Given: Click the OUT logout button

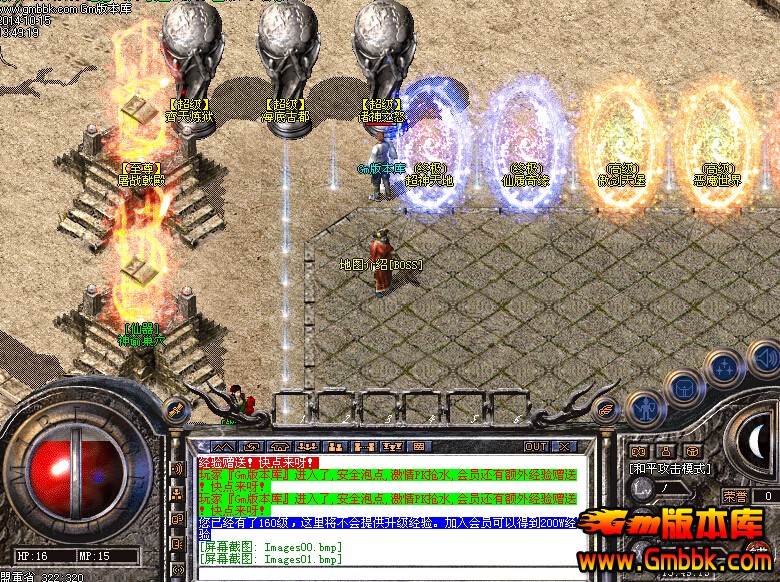Looking at the screenshot, I should (537, 446).
